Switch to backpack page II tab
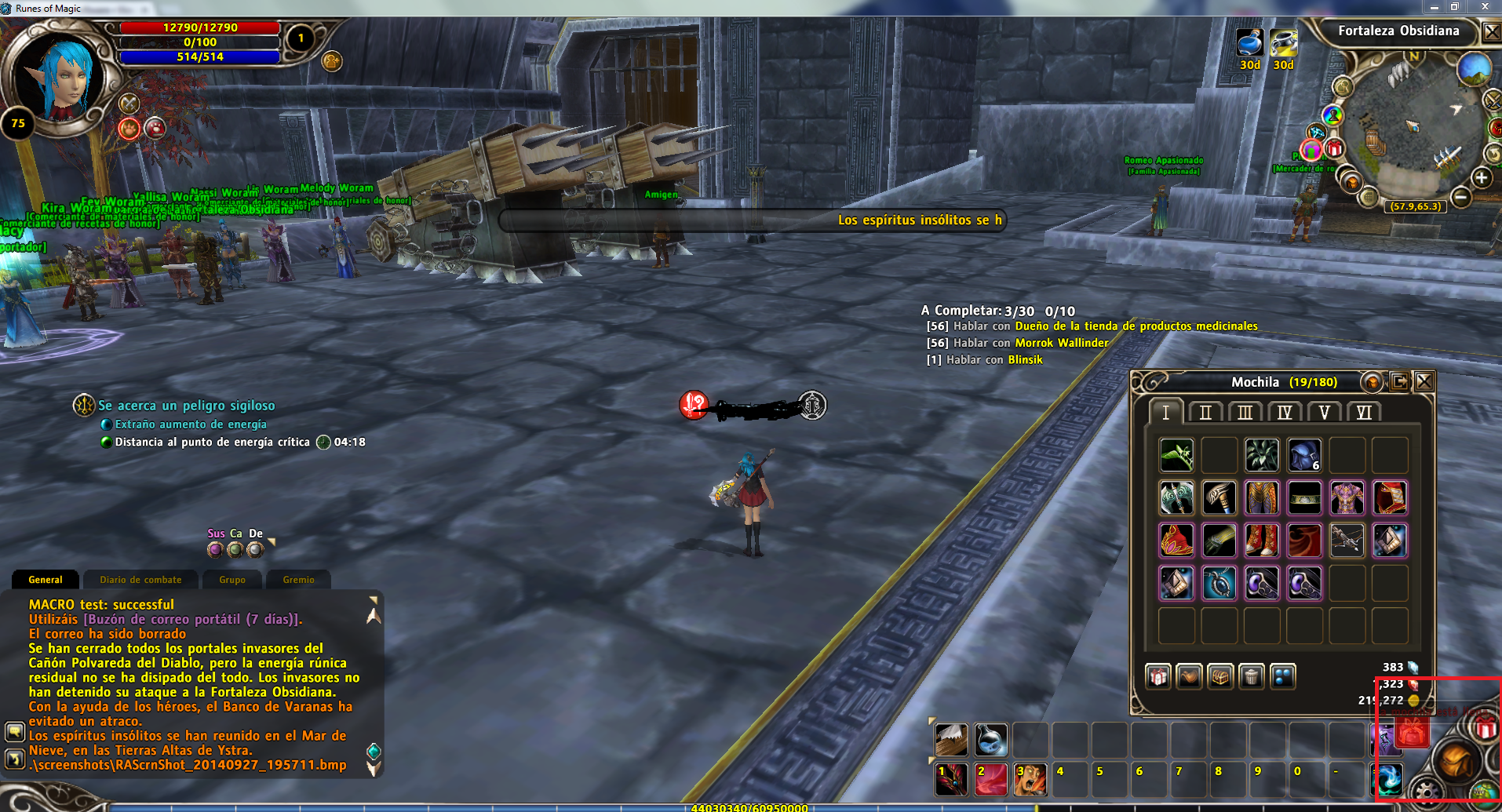Screen dimensions: 1502x812 coord(1205,413)
